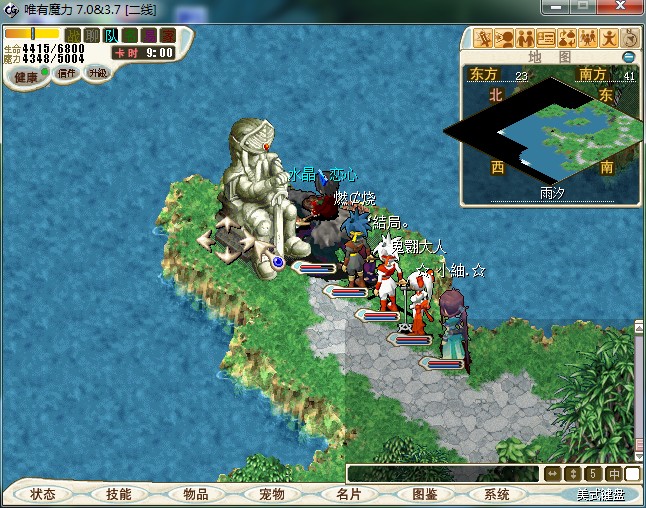Open the 宠物 pets menu

tap(271, 494)
